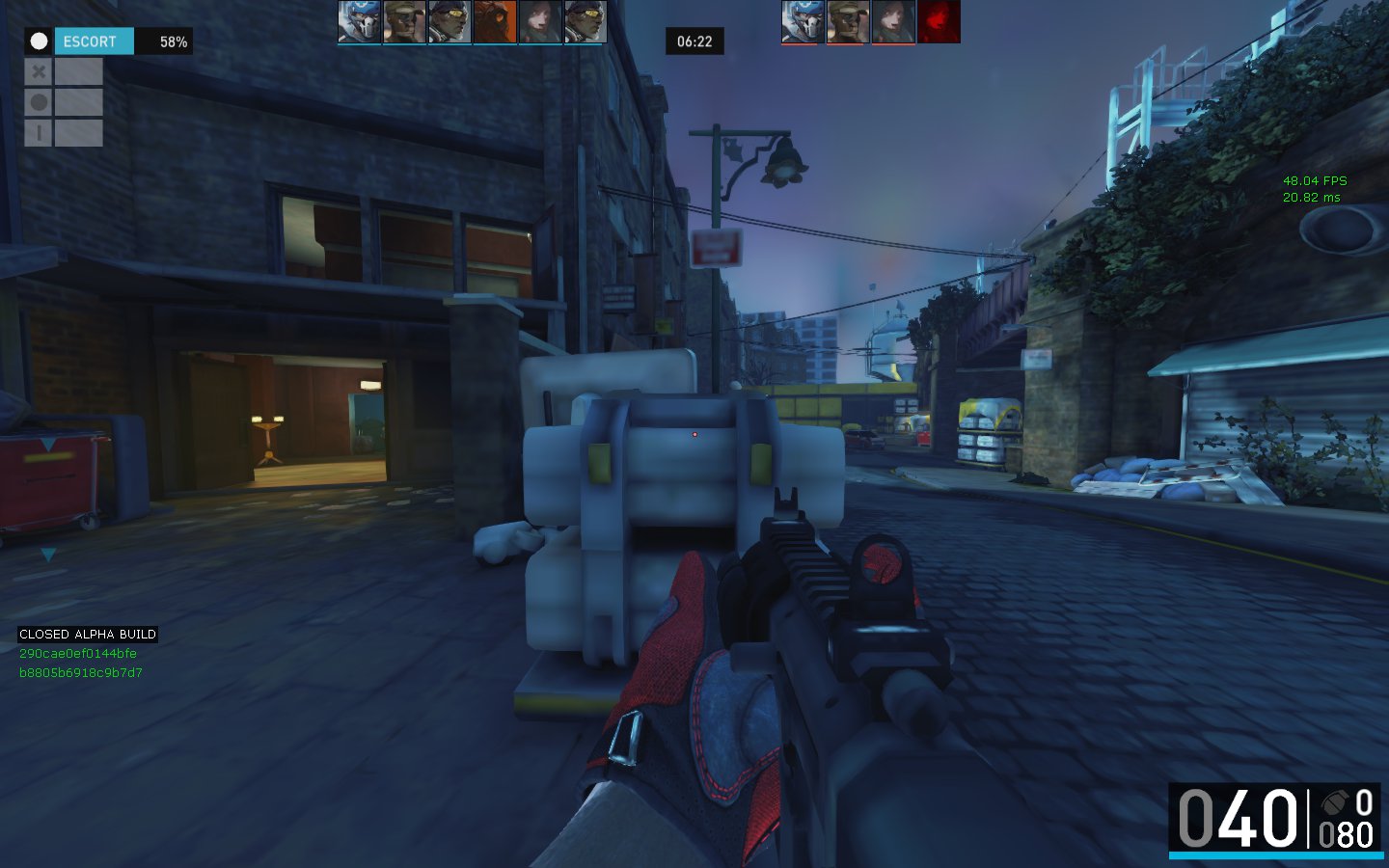Pick the capped soldier portrait with red underline
This screenshot has height=868, width=1389.
coord(848,21)
